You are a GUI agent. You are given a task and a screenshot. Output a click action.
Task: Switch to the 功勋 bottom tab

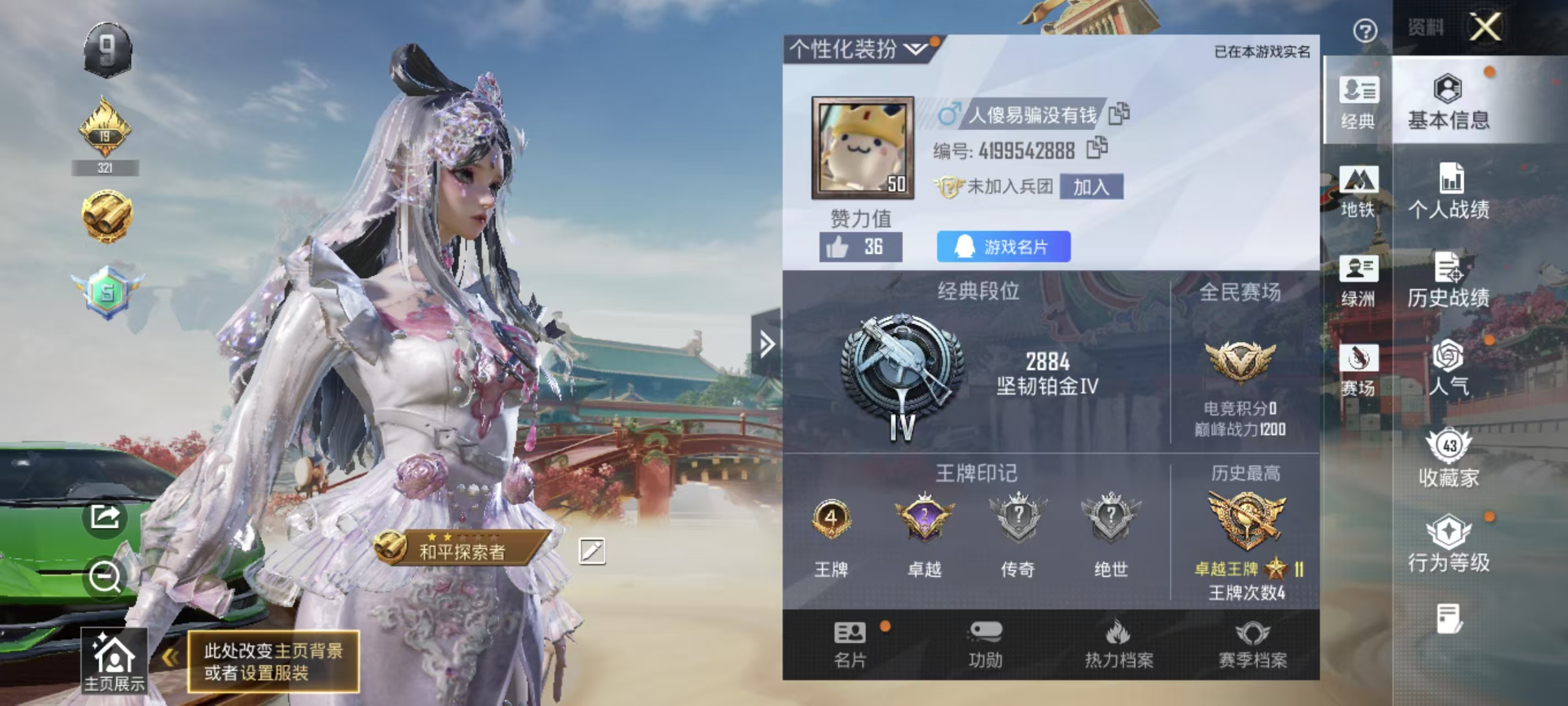coord(985,644)
